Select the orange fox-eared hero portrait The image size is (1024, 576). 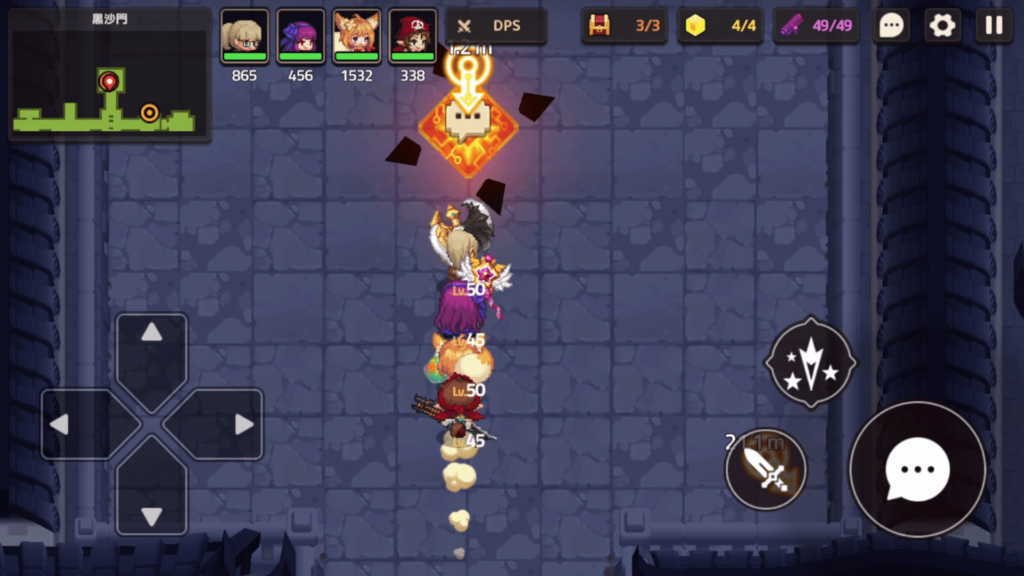356,37
